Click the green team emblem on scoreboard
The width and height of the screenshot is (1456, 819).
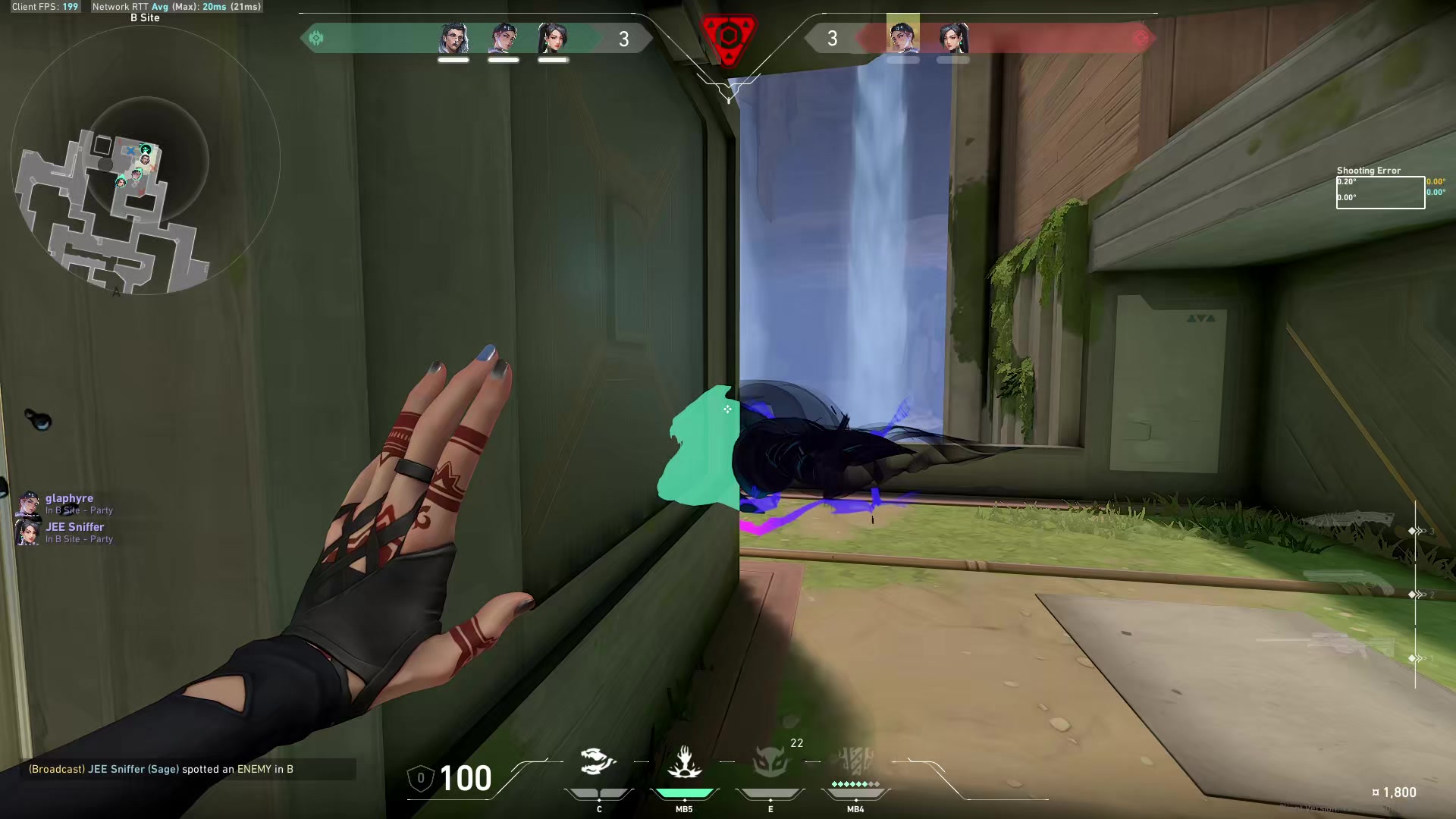[316, 37]
